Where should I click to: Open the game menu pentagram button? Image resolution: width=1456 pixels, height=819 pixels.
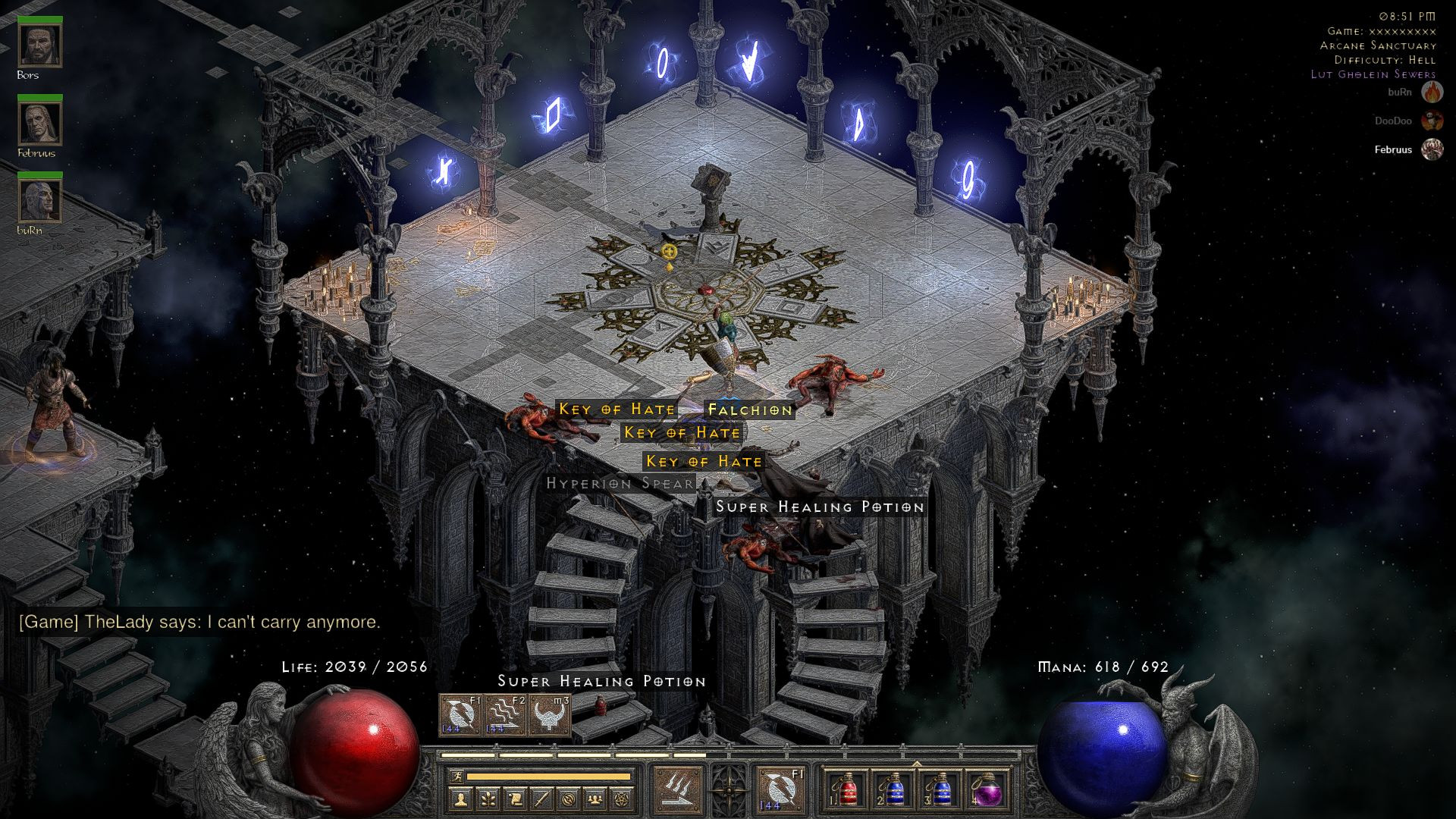click(x=622, y=799)
